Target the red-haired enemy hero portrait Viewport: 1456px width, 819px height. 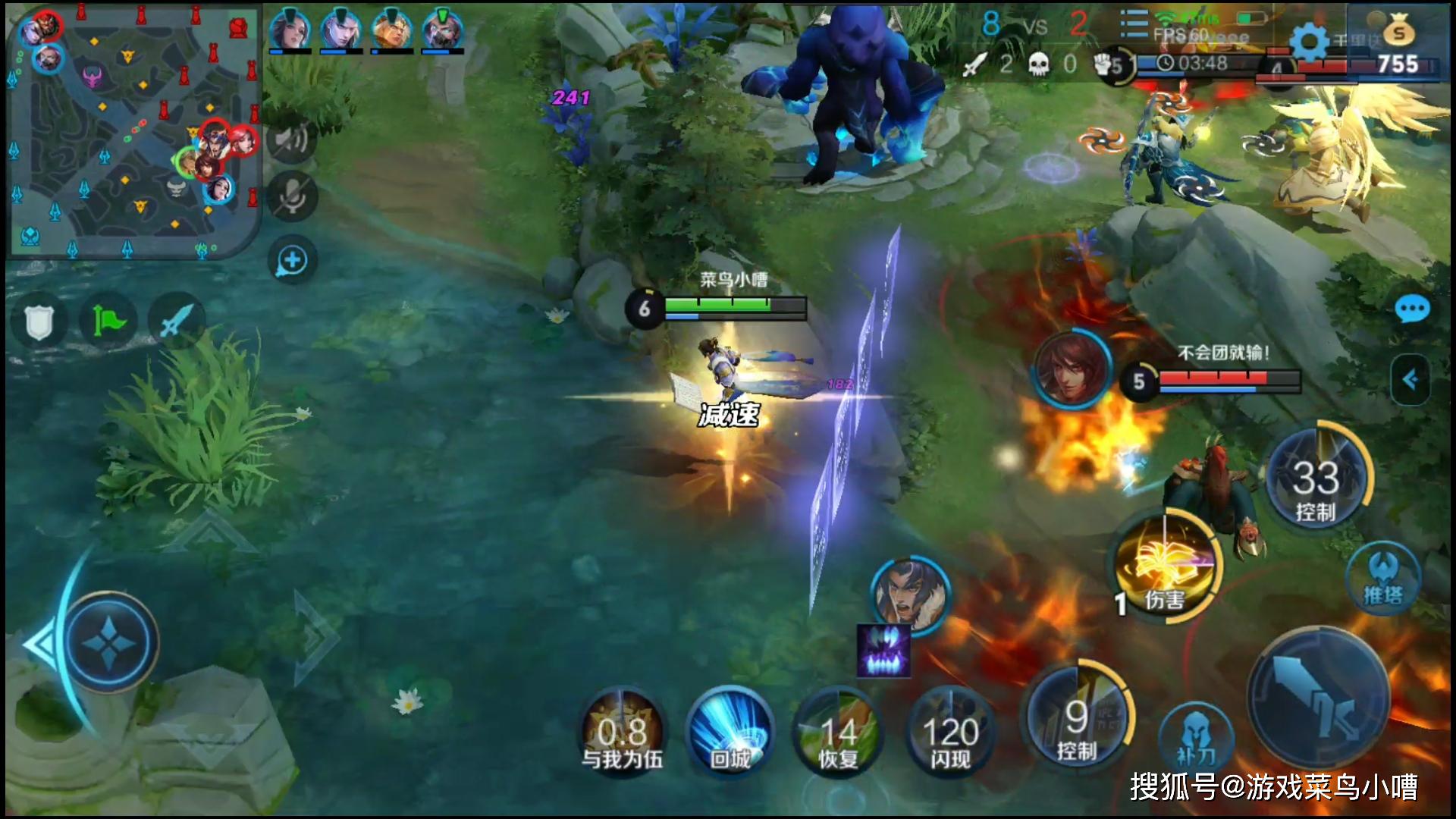point(1071,370)
